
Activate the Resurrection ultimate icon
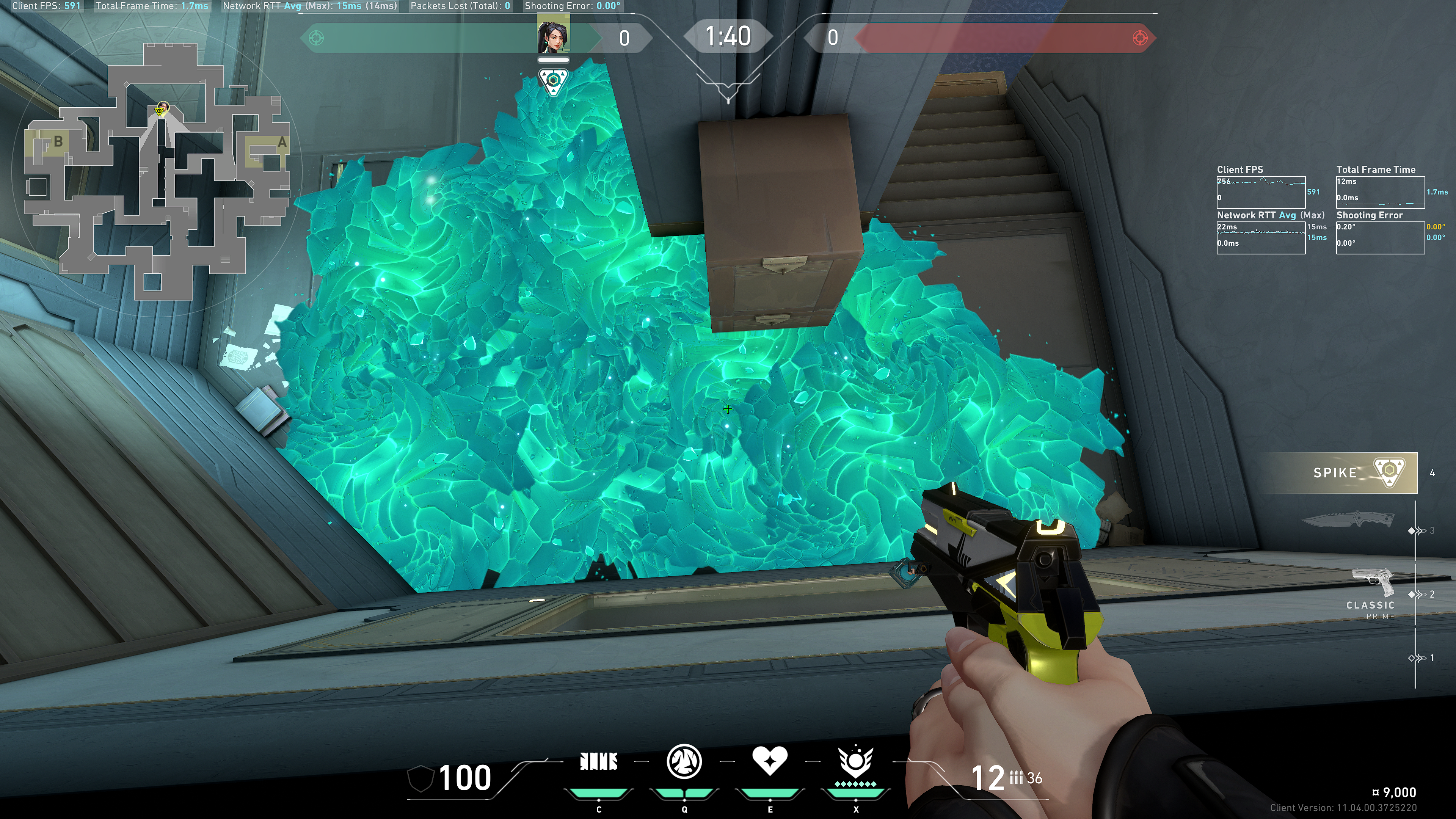click(x=855, y=761)
